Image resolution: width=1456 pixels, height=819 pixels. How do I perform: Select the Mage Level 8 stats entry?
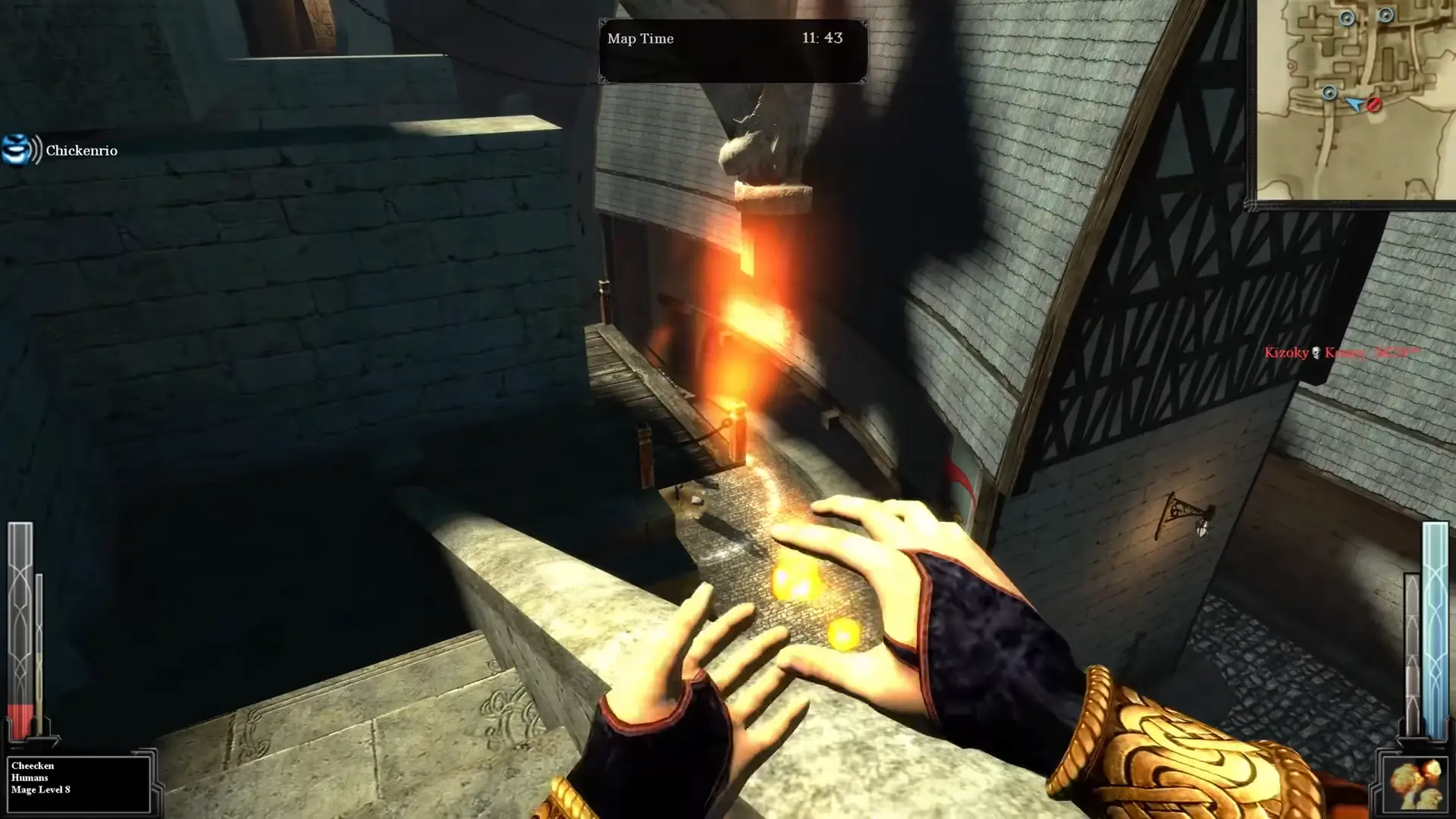[39, 789]
